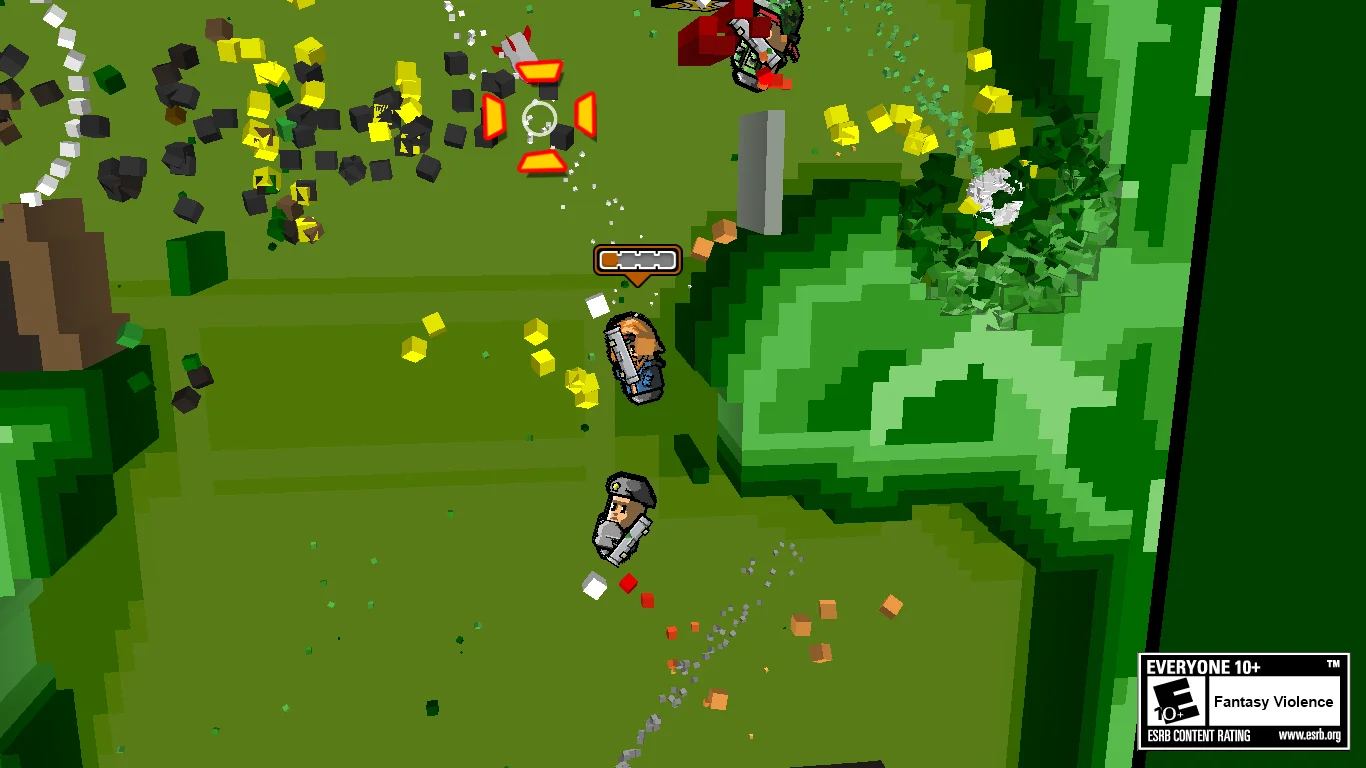
Task: Click the Fantasy Violence descriptor
Action: click(x=1272, y=702)
